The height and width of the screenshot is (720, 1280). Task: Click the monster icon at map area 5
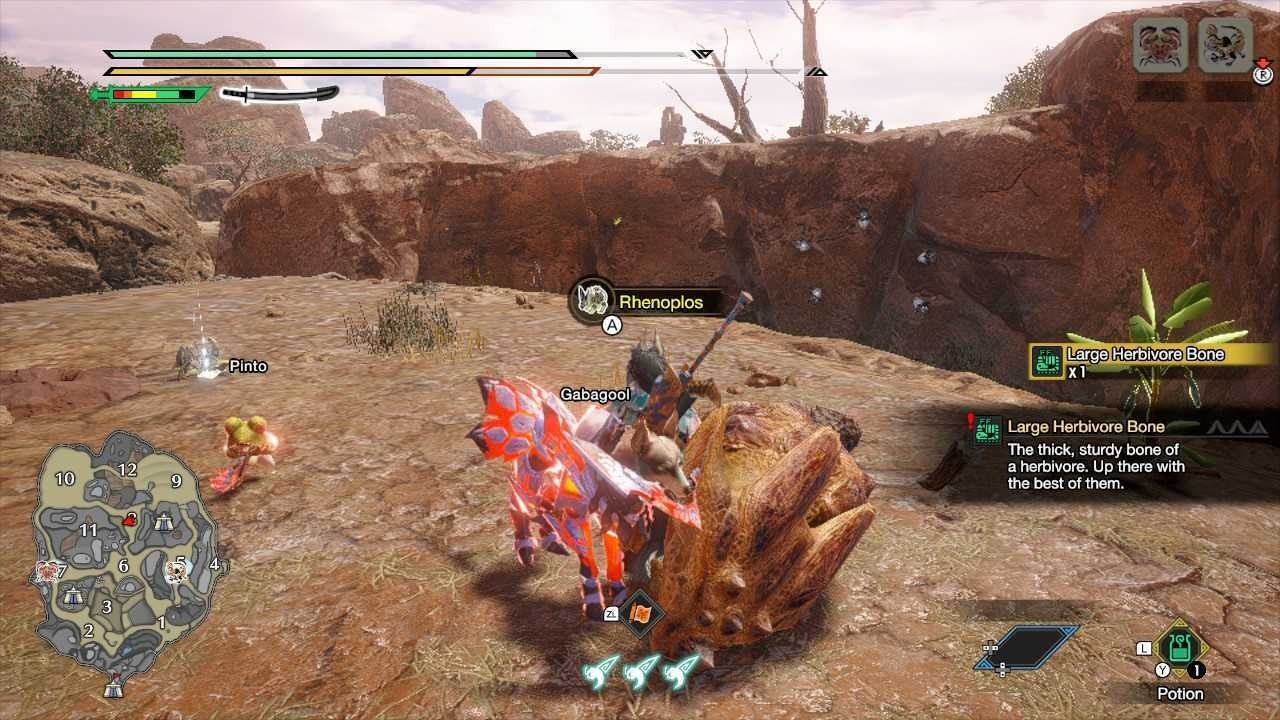(177, 573)
